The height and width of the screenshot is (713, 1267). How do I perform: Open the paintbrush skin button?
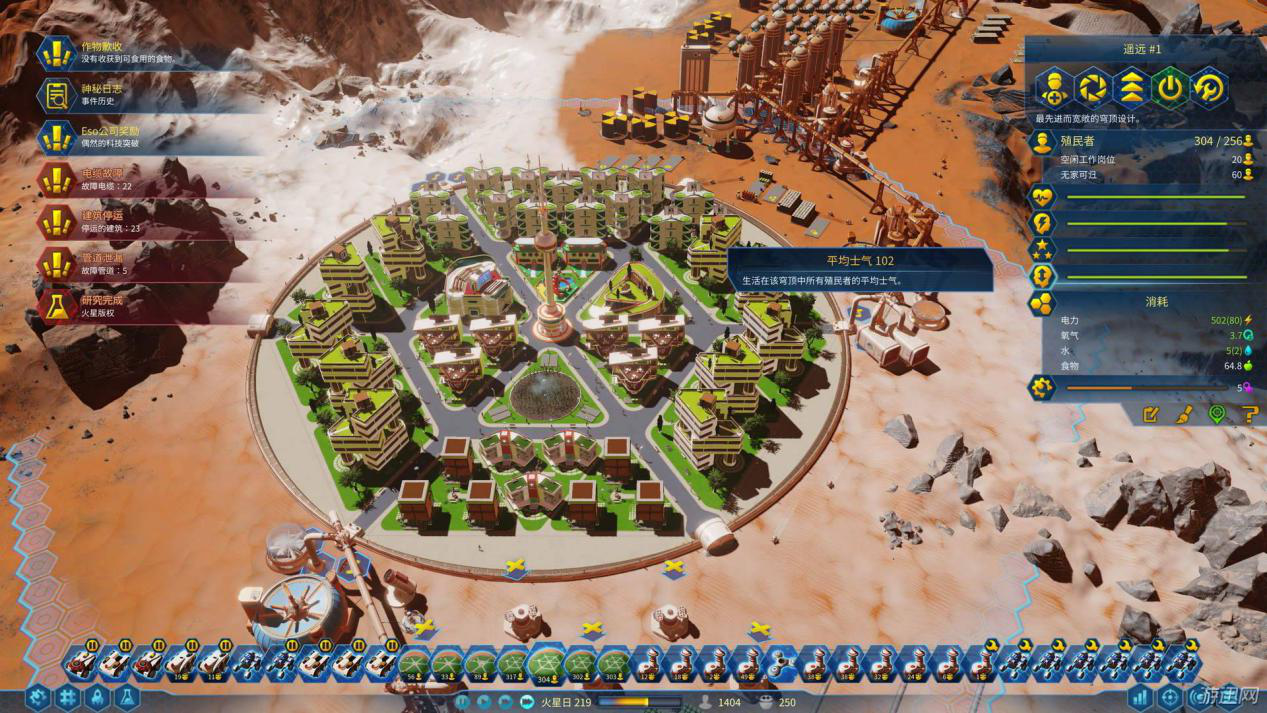1183,414
